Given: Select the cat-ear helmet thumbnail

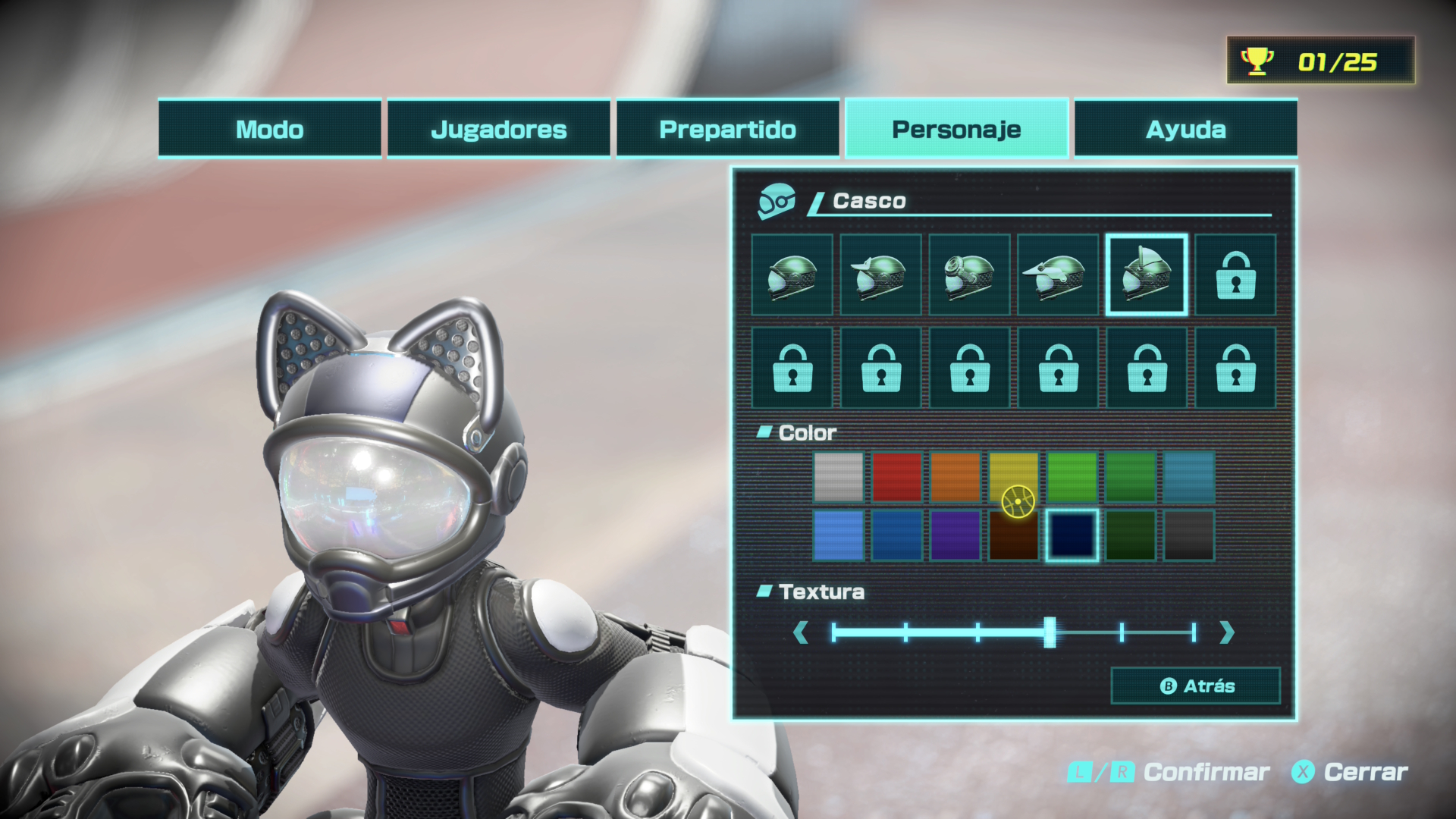Looking at the screenshot, I should 1147,275.
